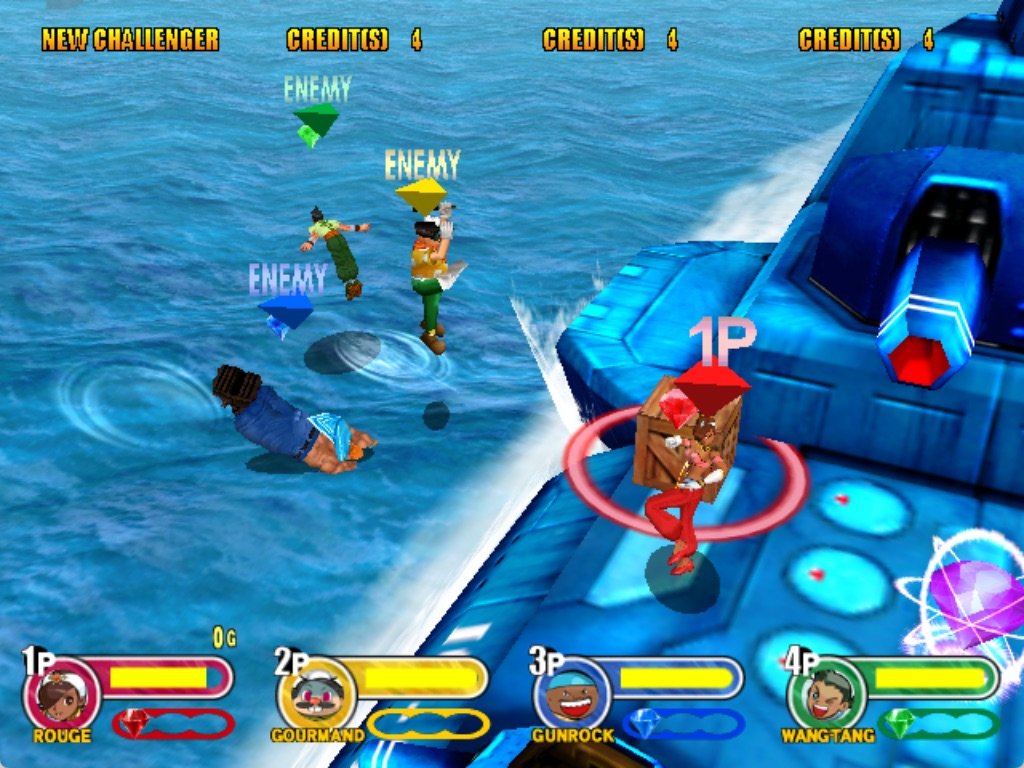
Task: Select the blue power stone under Gunrock
Action: [x=644, y=722]
